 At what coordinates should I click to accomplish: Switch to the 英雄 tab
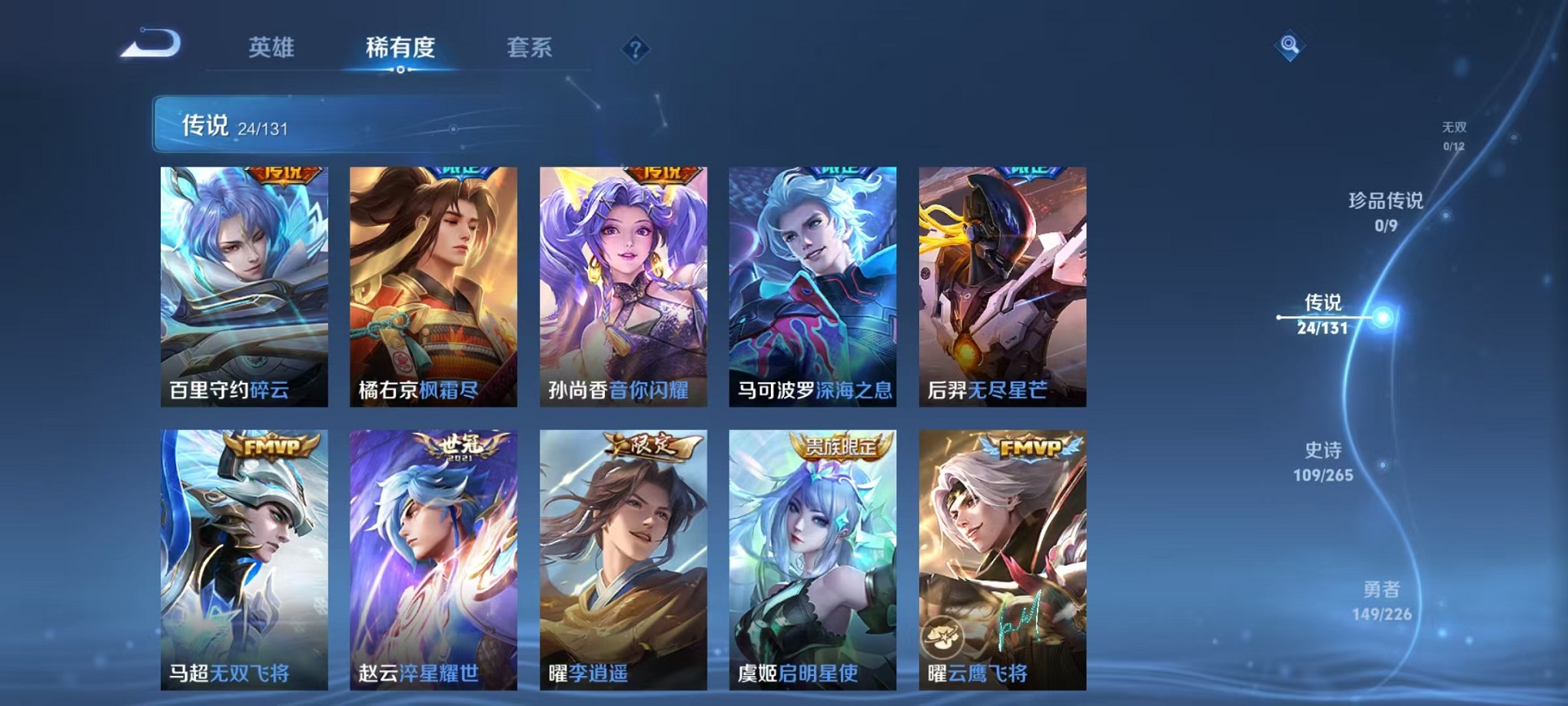click(271, 48)
